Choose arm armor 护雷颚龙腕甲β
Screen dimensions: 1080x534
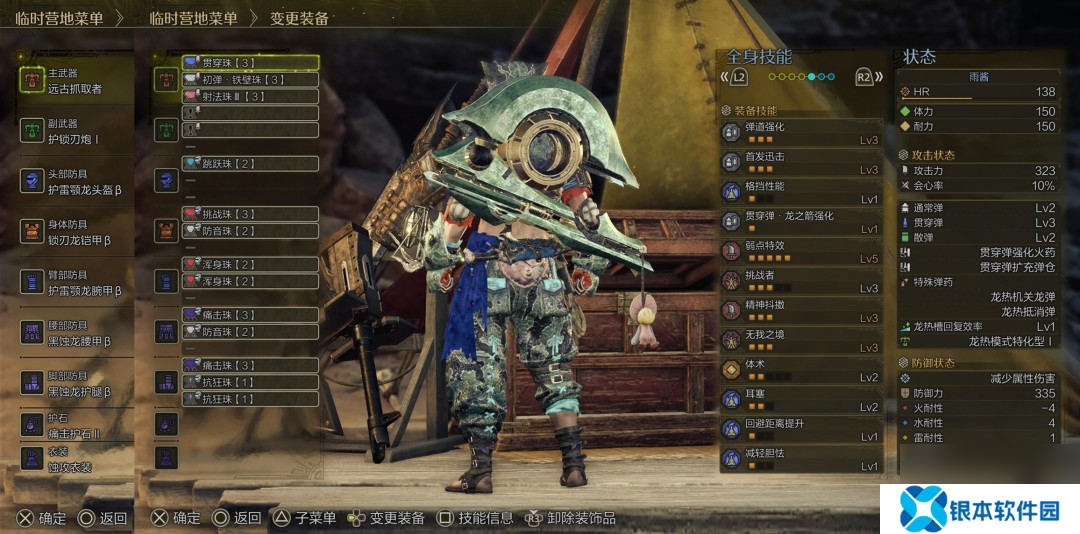[75, 282]
